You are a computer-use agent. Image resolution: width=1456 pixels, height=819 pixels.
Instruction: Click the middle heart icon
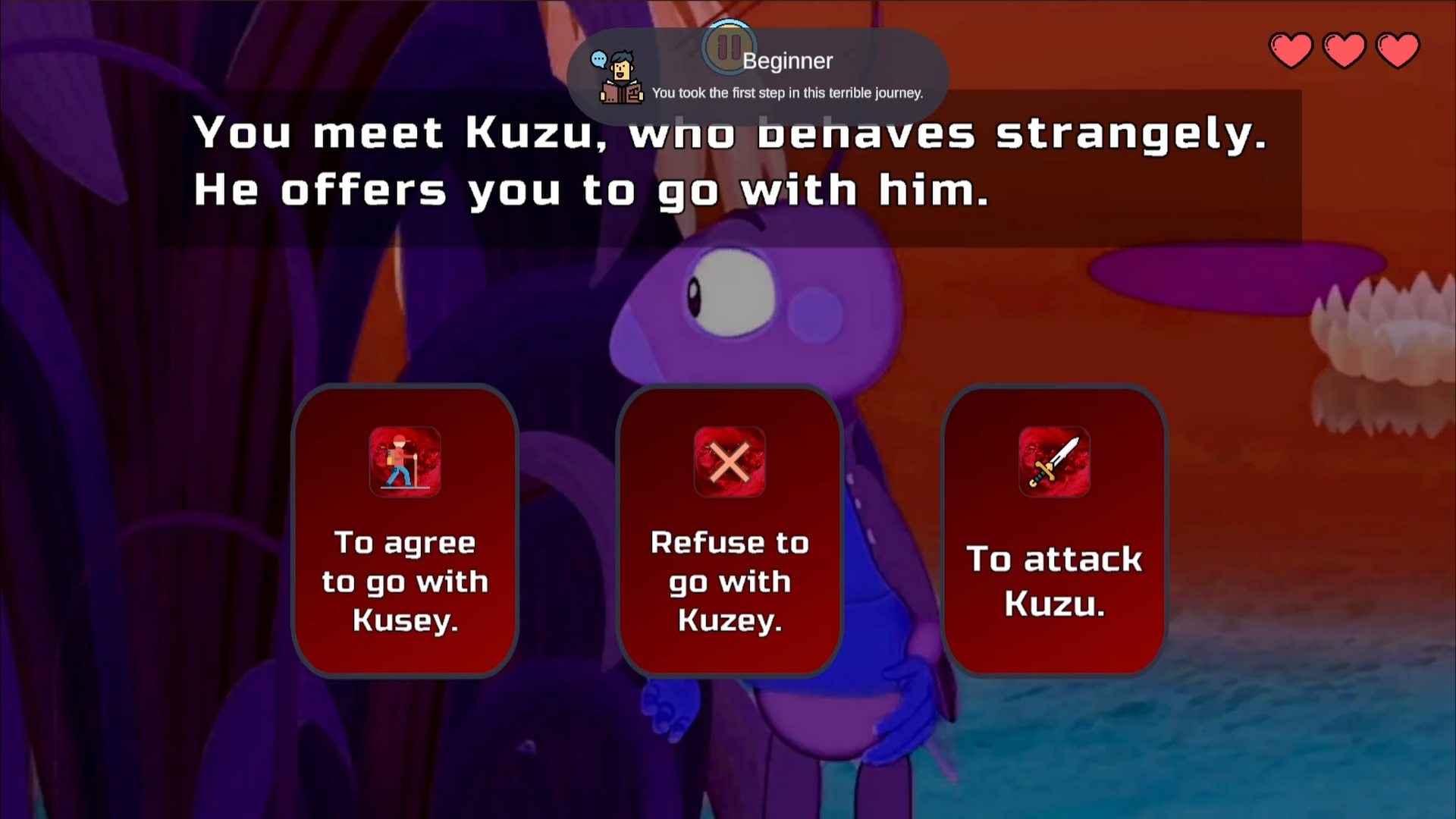coord(1344,49)
